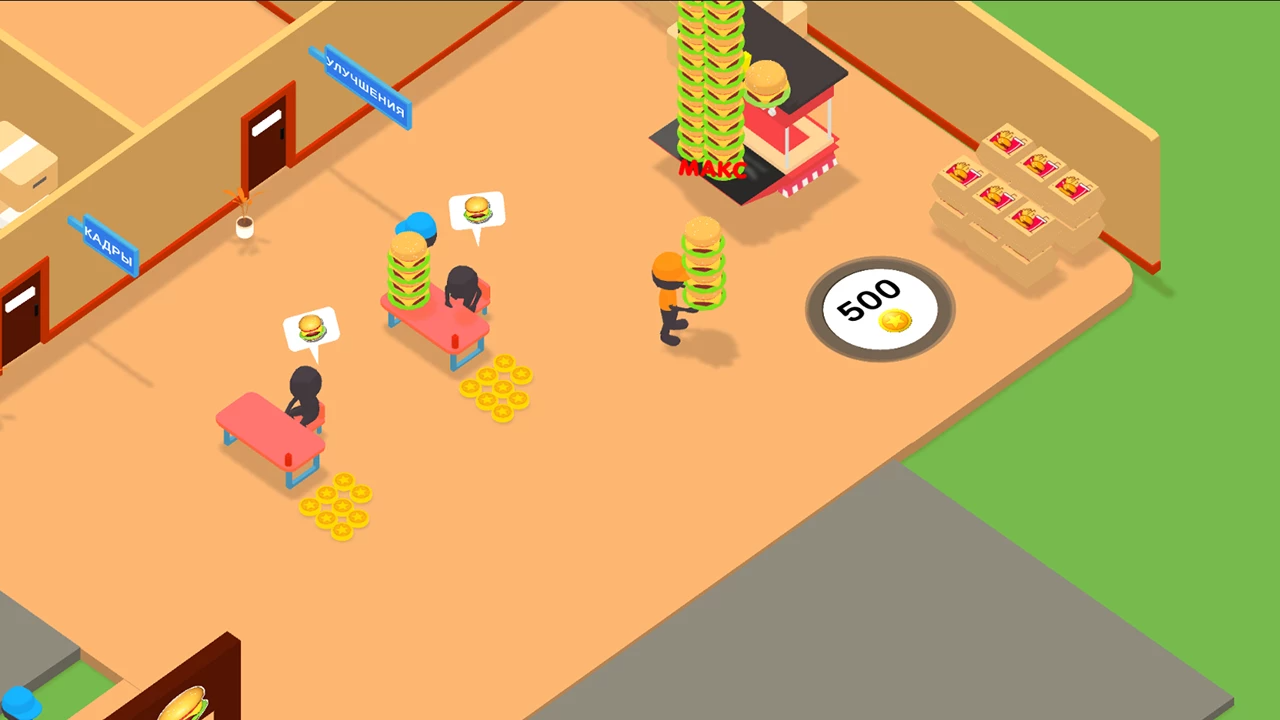Tap the МАКС label on the burger stand
The image size is (1280, 720).
713,169
